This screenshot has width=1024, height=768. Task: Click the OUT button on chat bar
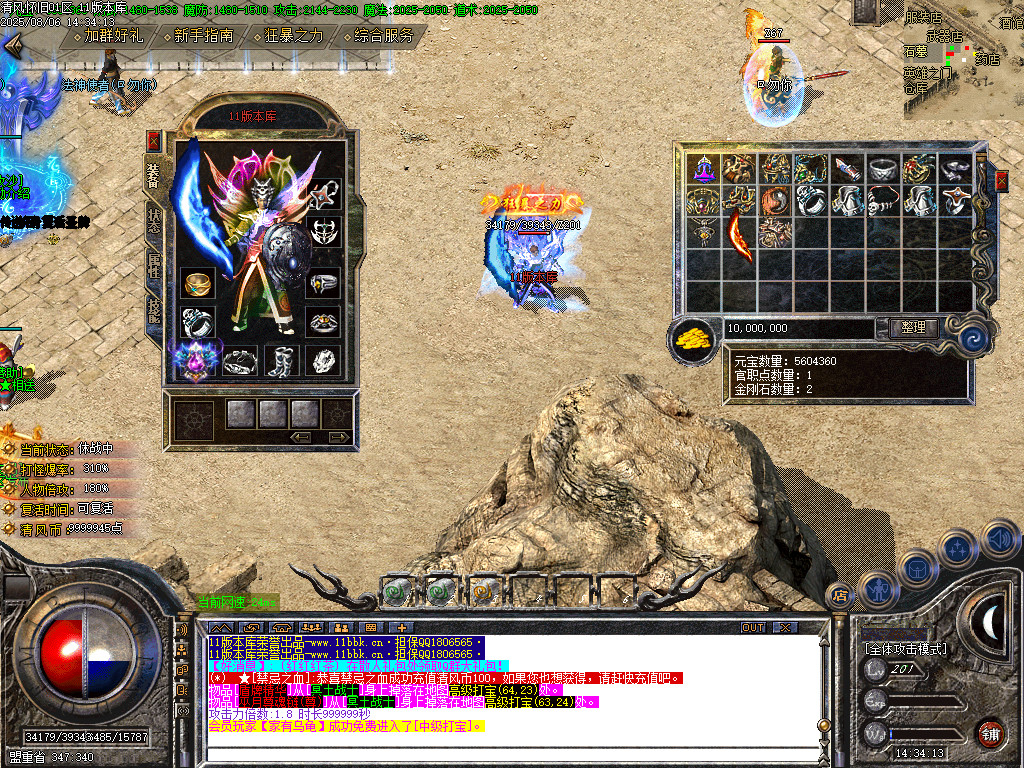[753, 627]
